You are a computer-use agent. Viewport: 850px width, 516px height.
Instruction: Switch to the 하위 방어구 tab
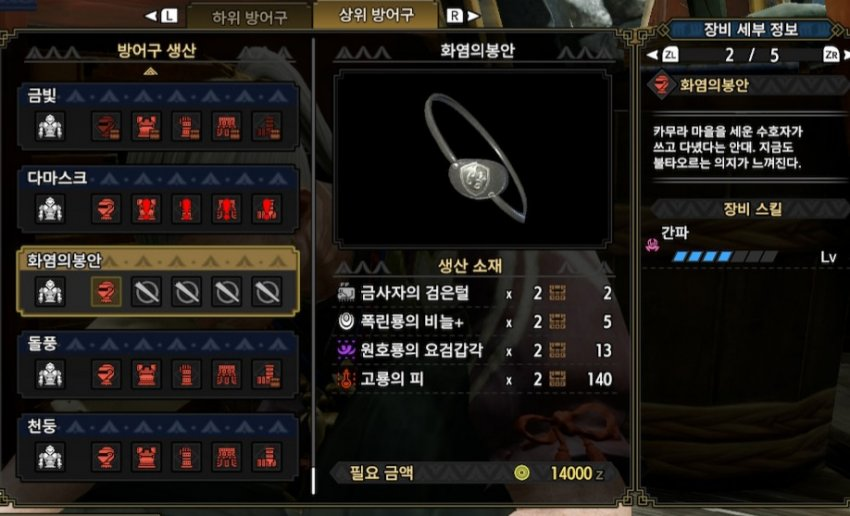click(248, 17)
